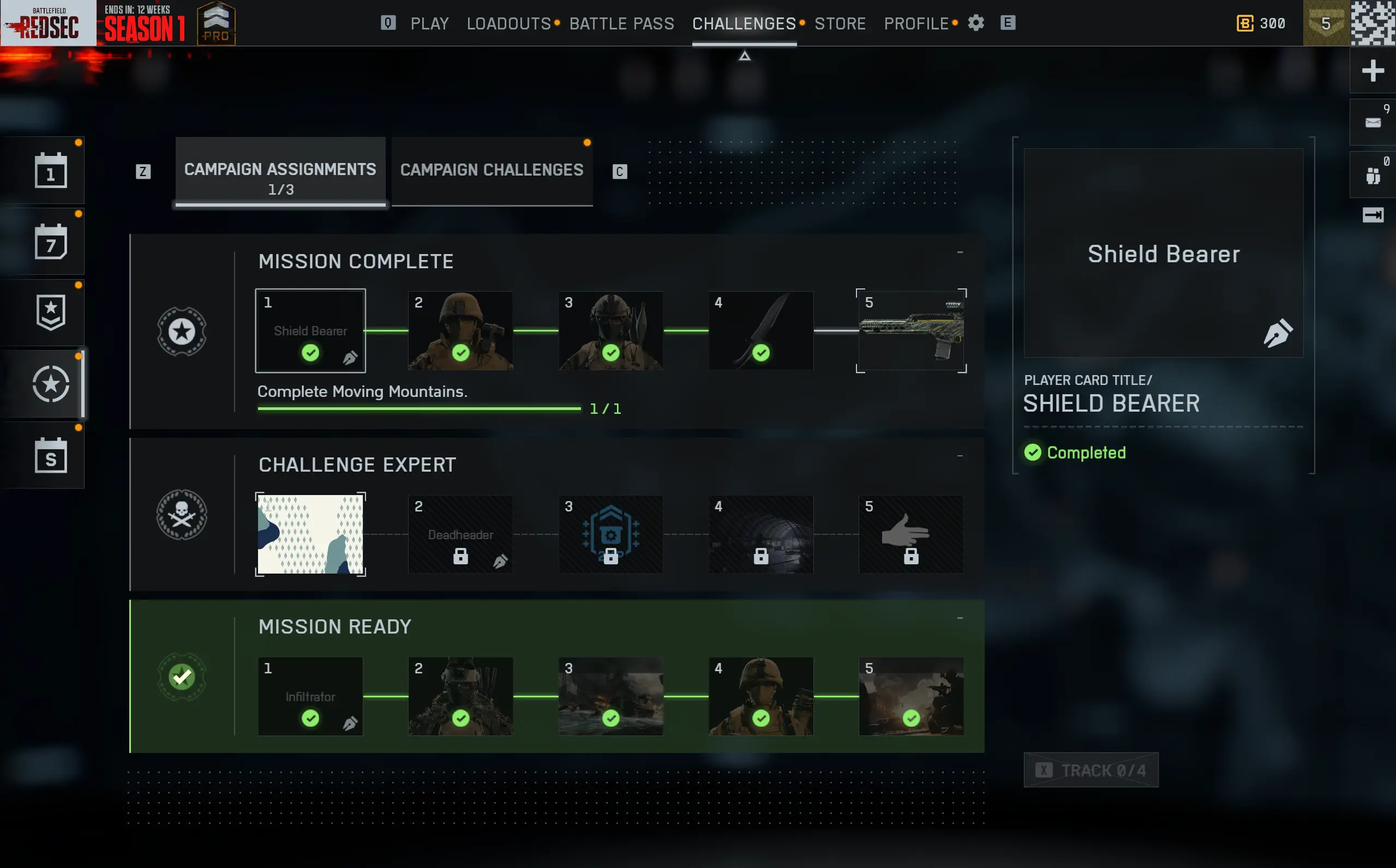Select the locked pointing hand reward

[x=911, y=534]
